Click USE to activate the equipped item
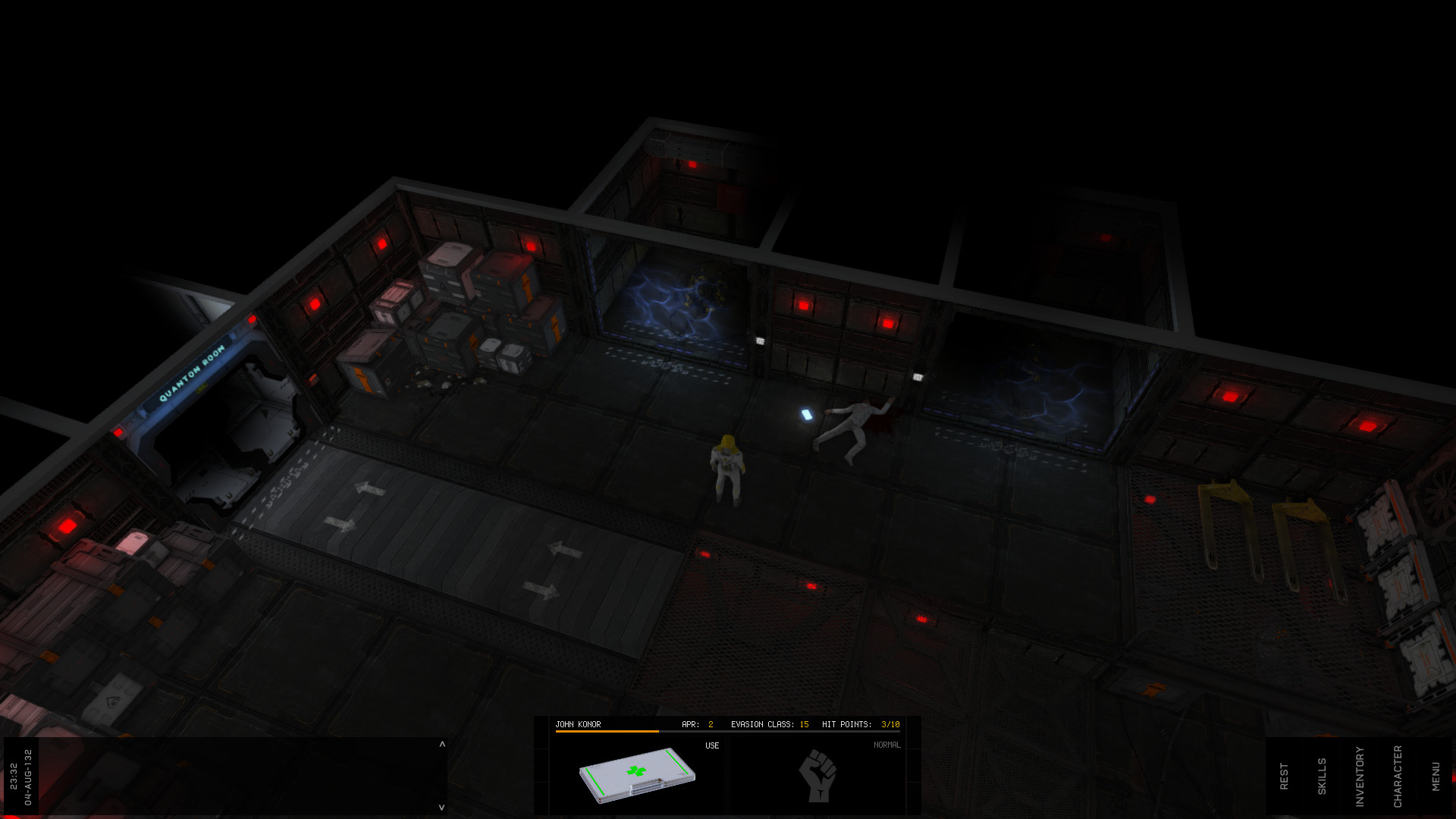This screenshot has height=819, width=1456. (x=711, y=745)
